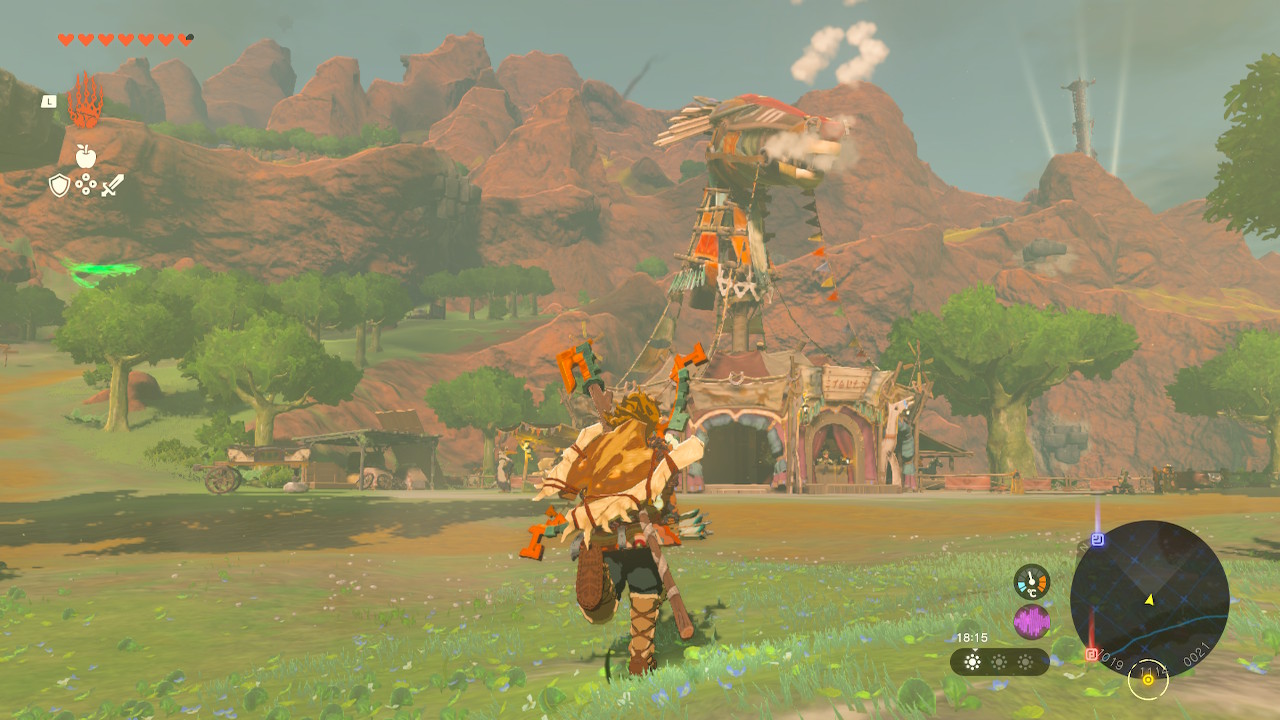
Task: Select the yellow player arrow on the minimap
Action: click(1149, 599)
